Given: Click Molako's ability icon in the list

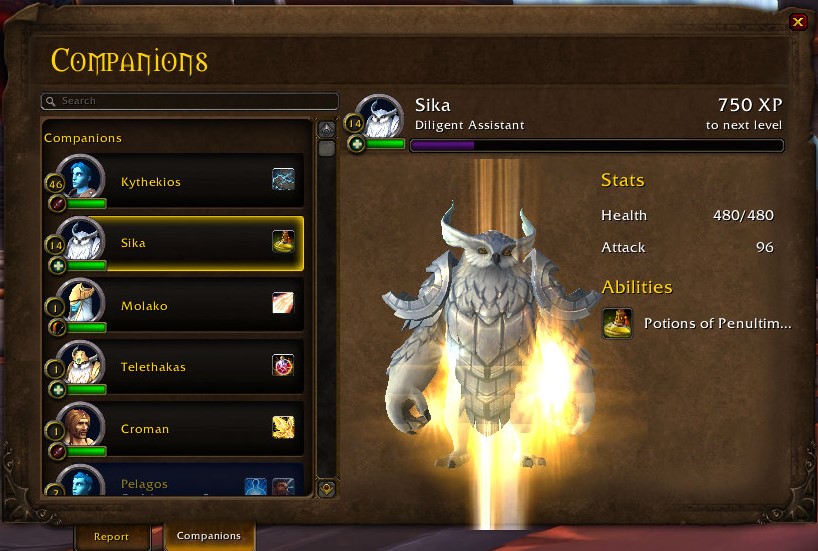Looking at the screenshot, I should click(283, 303).
